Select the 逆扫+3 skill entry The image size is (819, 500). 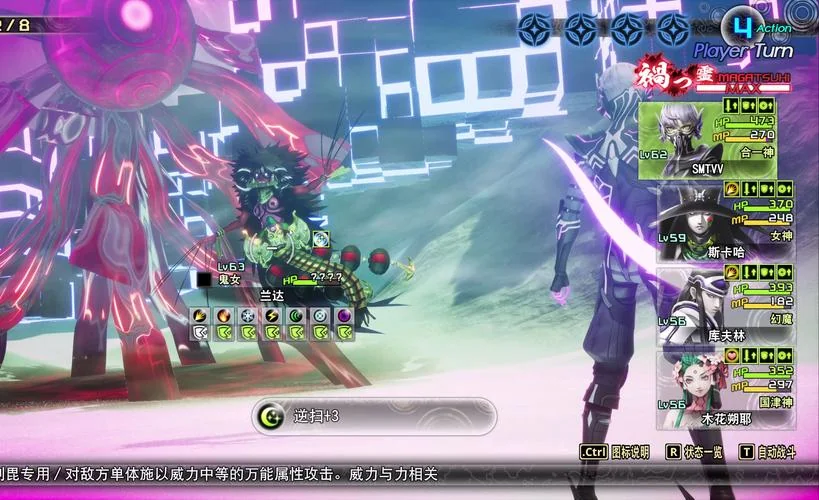pyautogui.click(x=372, y=416)
